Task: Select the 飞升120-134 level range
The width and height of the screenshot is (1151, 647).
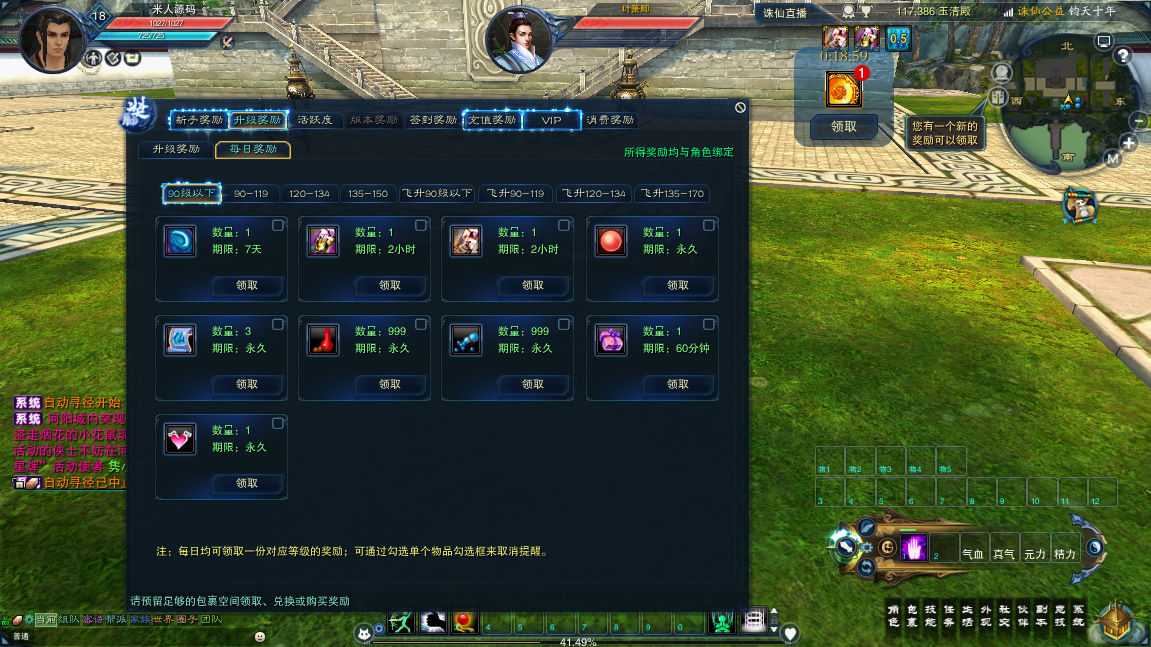Action: coord(594,193)
